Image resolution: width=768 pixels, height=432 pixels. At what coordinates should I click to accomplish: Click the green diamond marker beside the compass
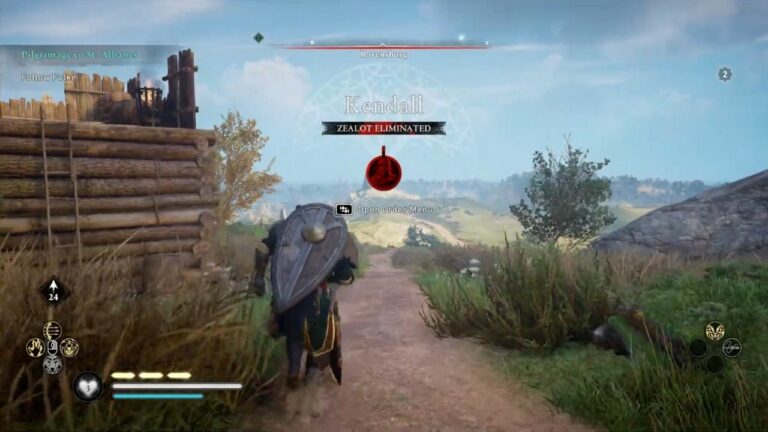[259, 38]
